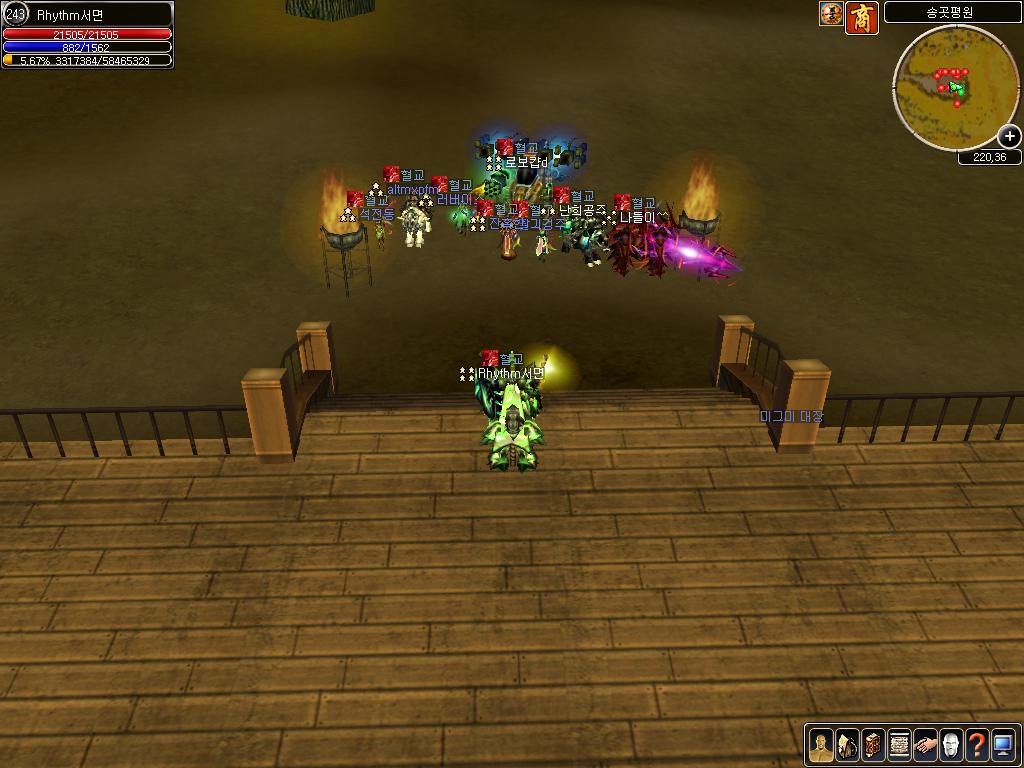
Task: Click the handshake icon
Action: (925, 745)
